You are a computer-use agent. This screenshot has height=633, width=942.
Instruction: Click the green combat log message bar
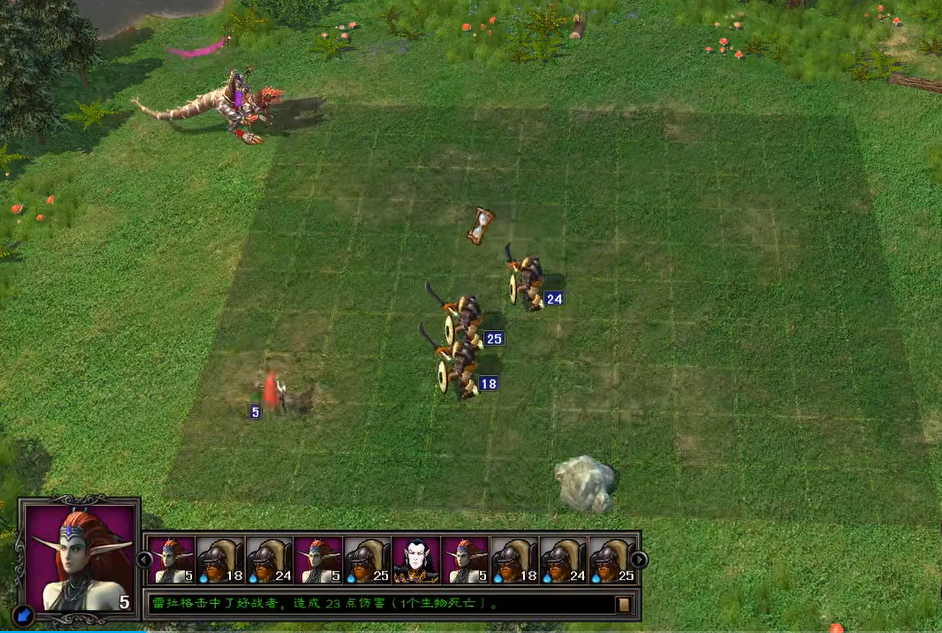pyautogui.click(x=380, y=604)
